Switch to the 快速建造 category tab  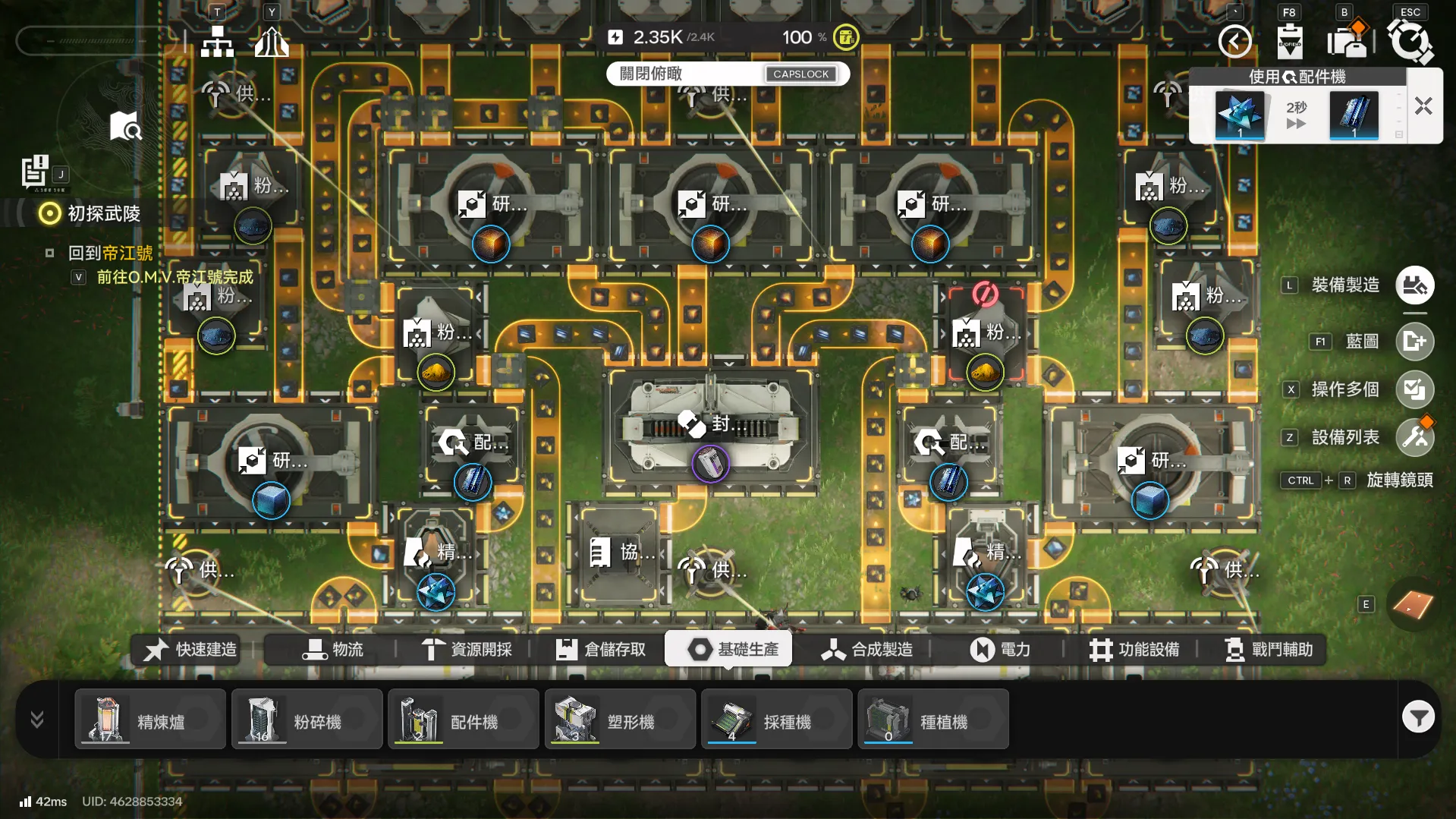tap(190, 650)
